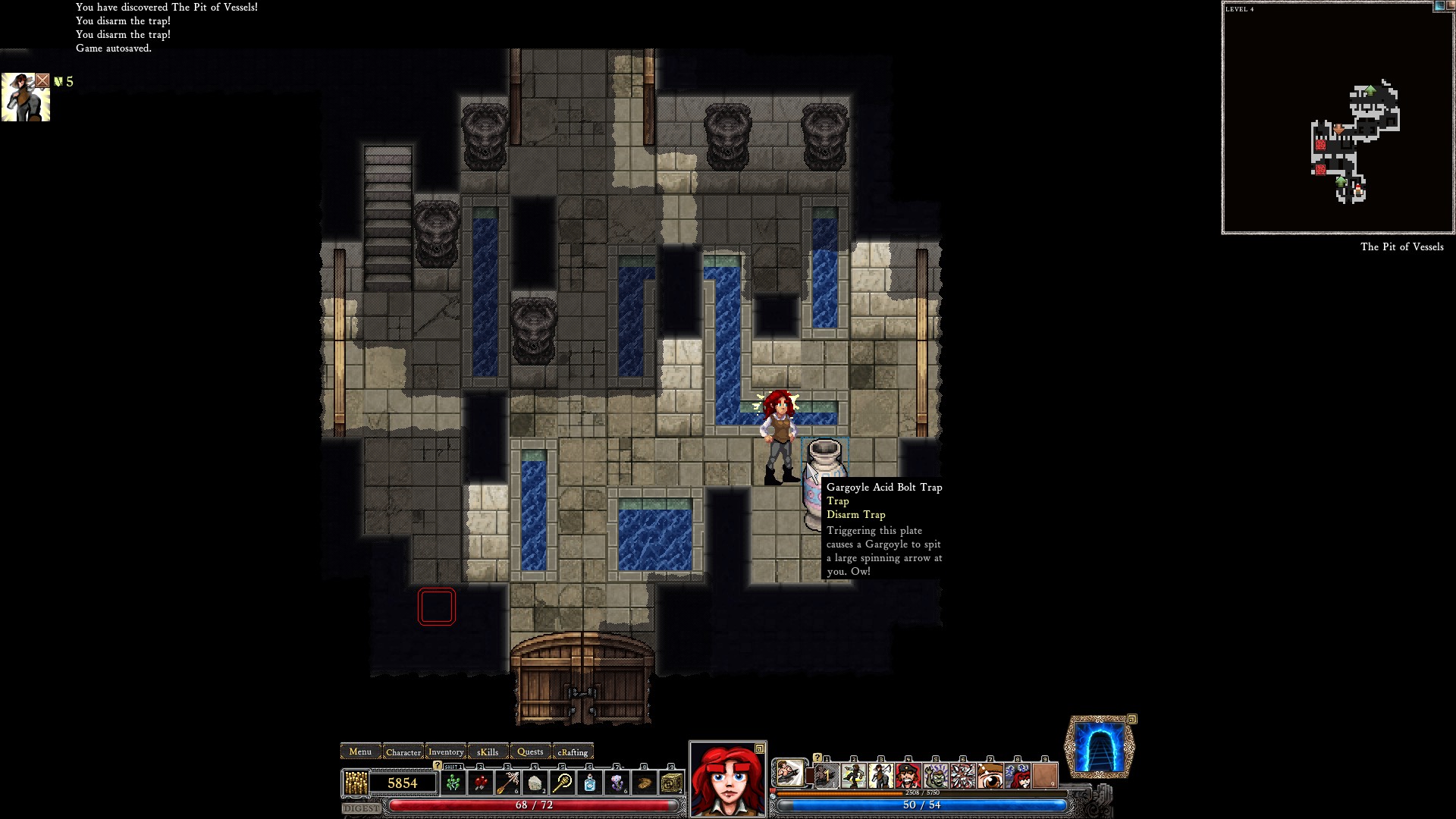Drink the blue potion bottle
This screenshot has width=1456, height=819.
click(590, 783)
